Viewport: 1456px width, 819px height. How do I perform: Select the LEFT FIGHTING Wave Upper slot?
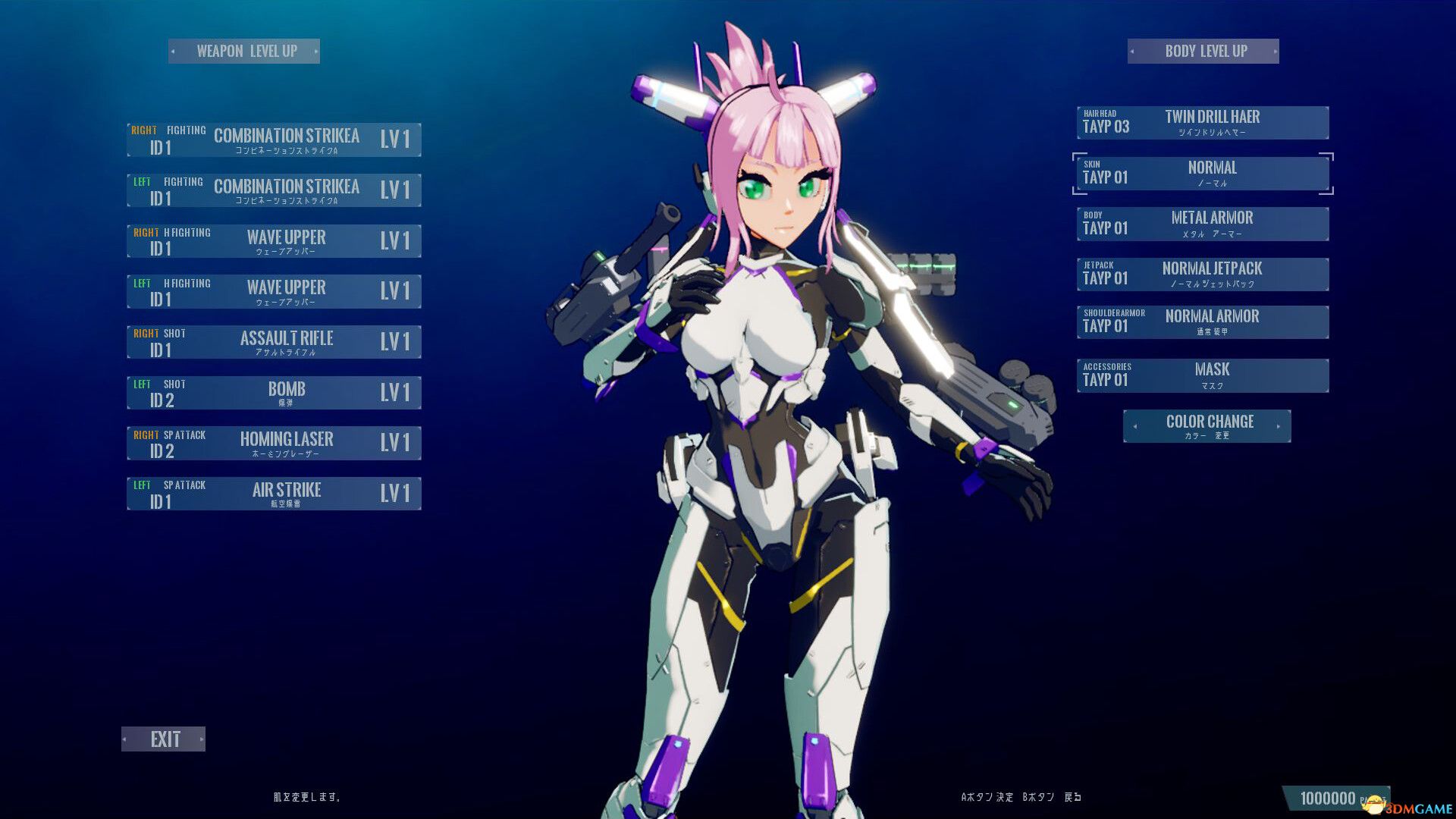coord(273,290)
